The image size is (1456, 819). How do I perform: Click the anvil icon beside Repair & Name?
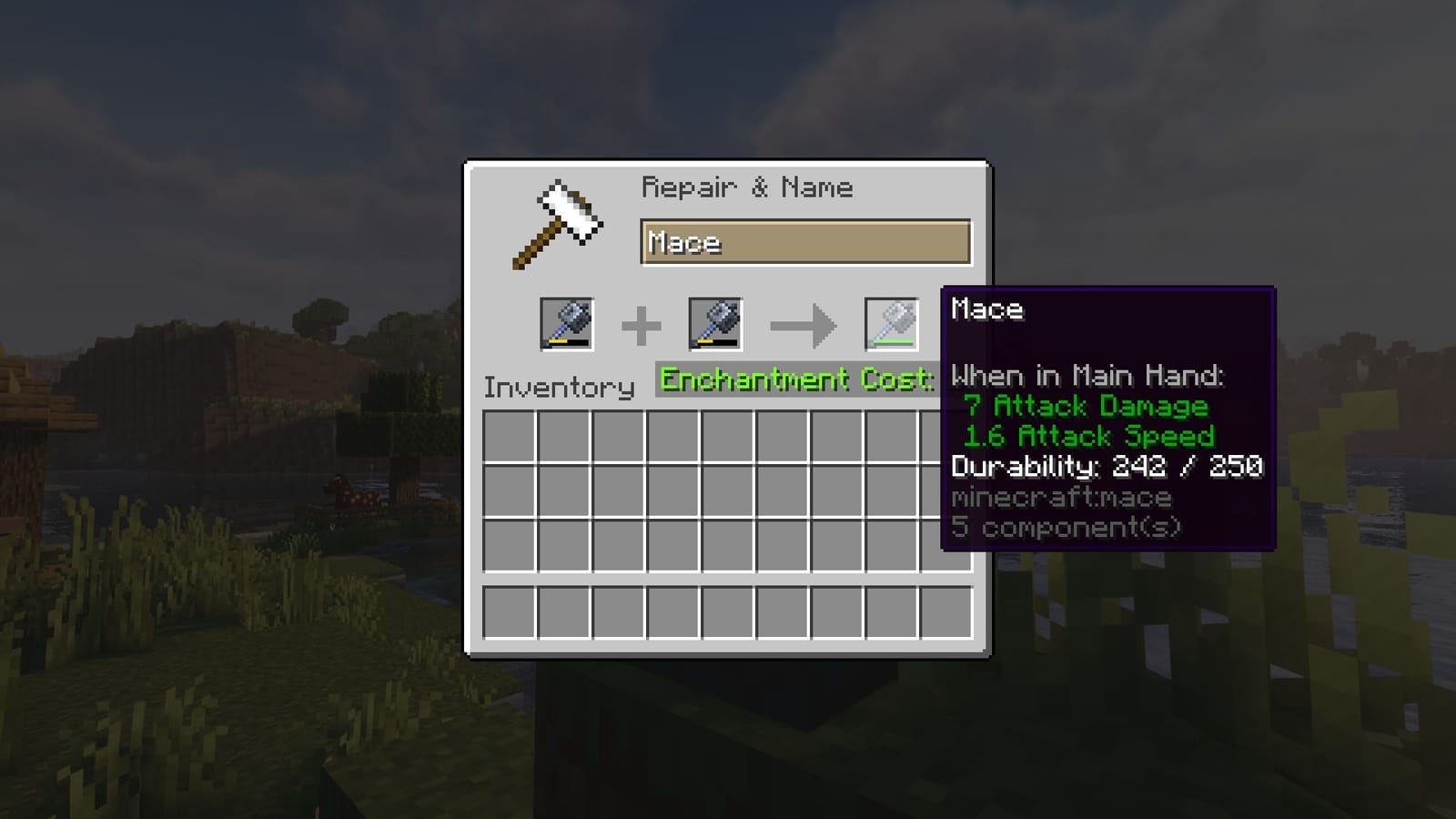pos(555,223)
